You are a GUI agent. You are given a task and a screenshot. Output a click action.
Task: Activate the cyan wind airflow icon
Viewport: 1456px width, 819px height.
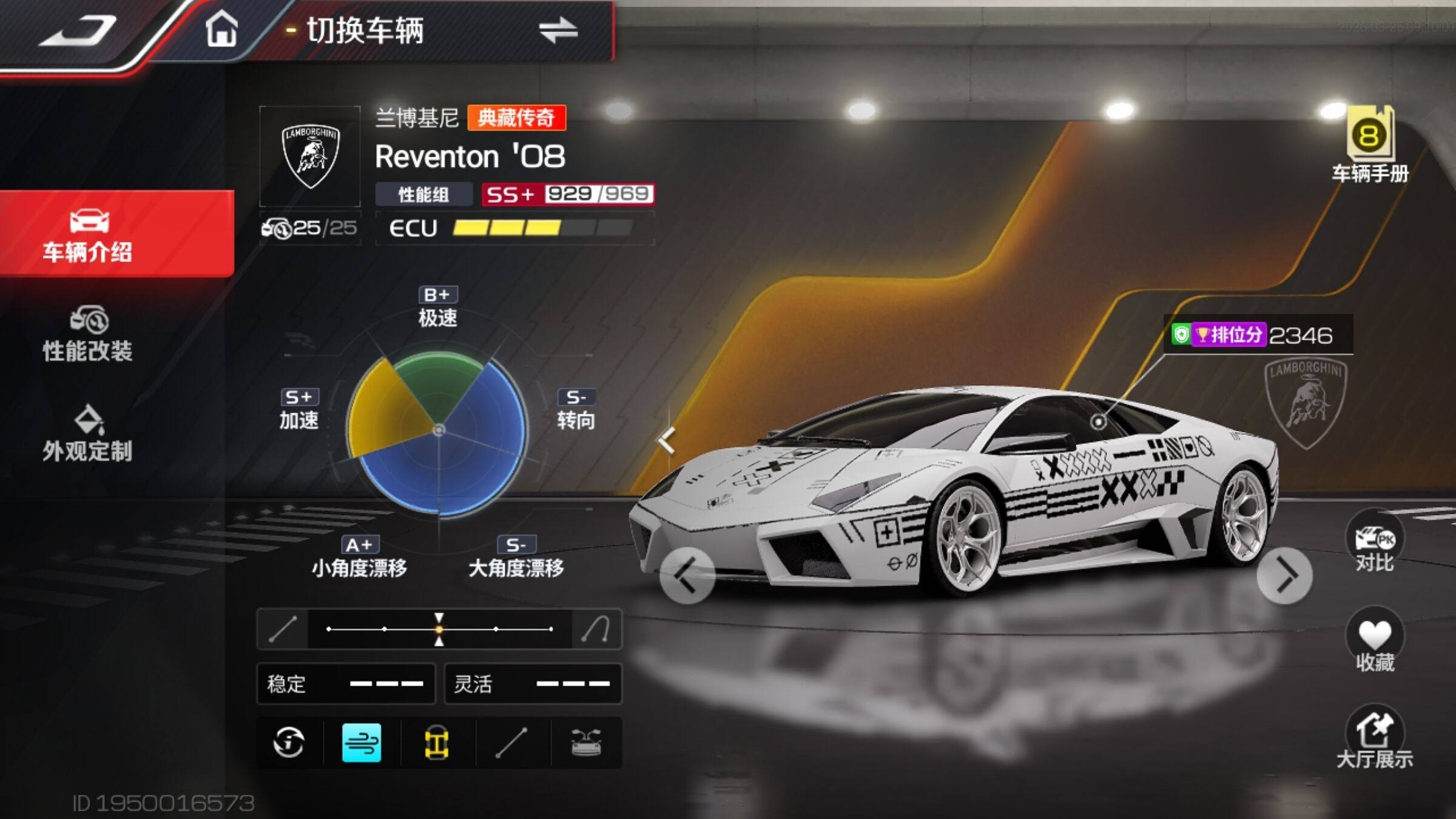click(362, 743)
